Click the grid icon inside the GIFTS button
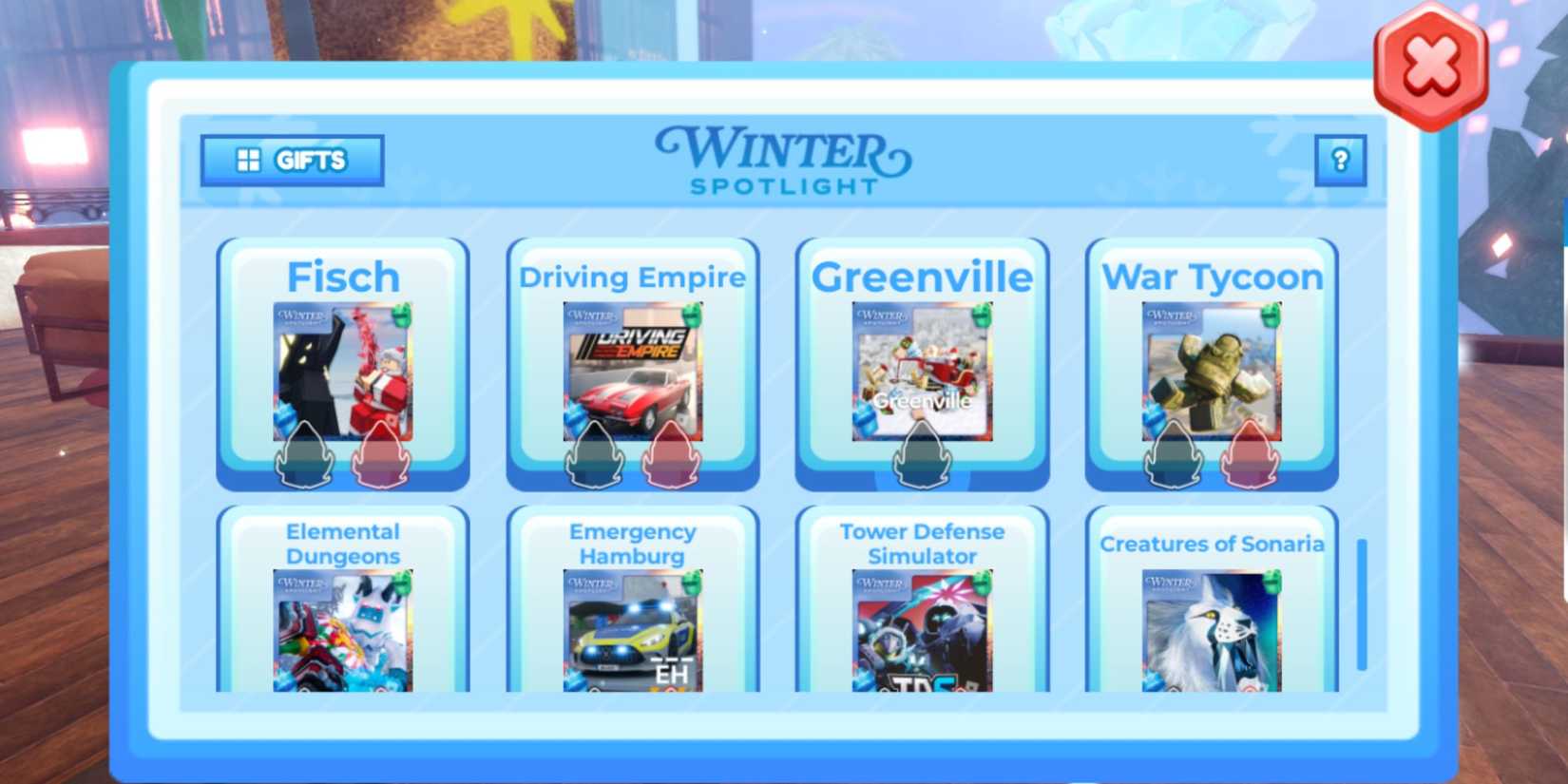 (x=249, y=160)
